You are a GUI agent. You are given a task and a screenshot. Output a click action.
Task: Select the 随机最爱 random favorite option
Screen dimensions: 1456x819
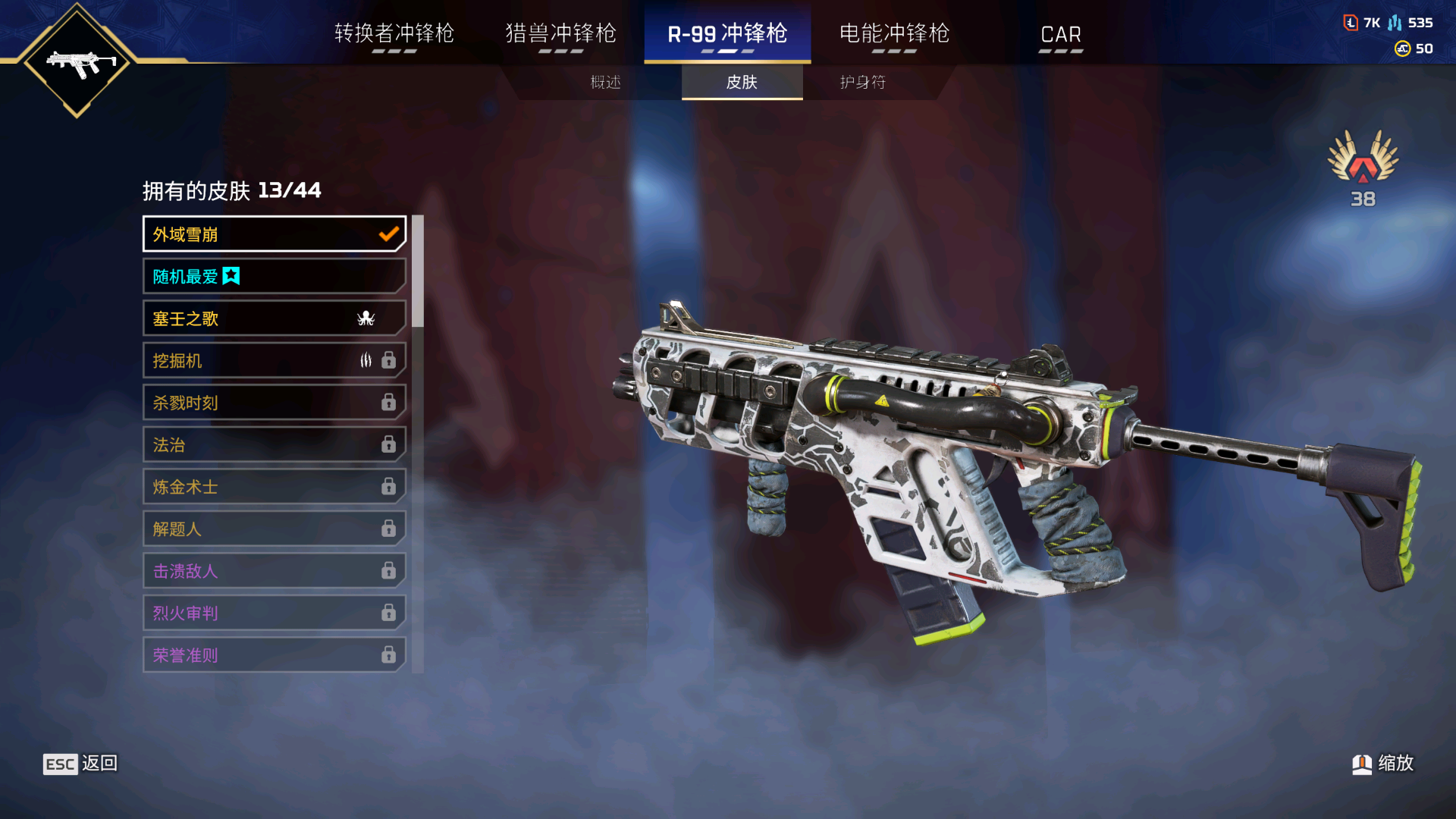tap(274, 277)
